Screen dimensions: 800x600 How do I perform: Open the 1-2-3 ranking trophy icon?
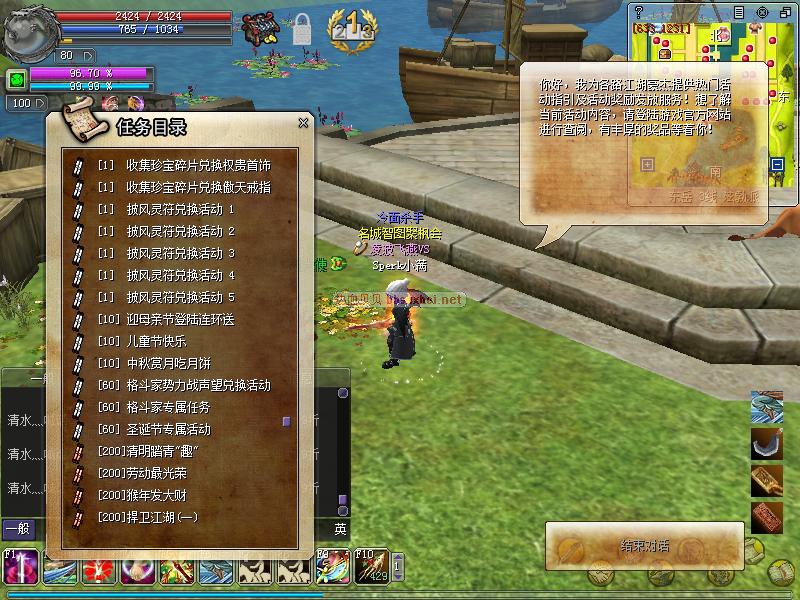click(x=352, y=24)
